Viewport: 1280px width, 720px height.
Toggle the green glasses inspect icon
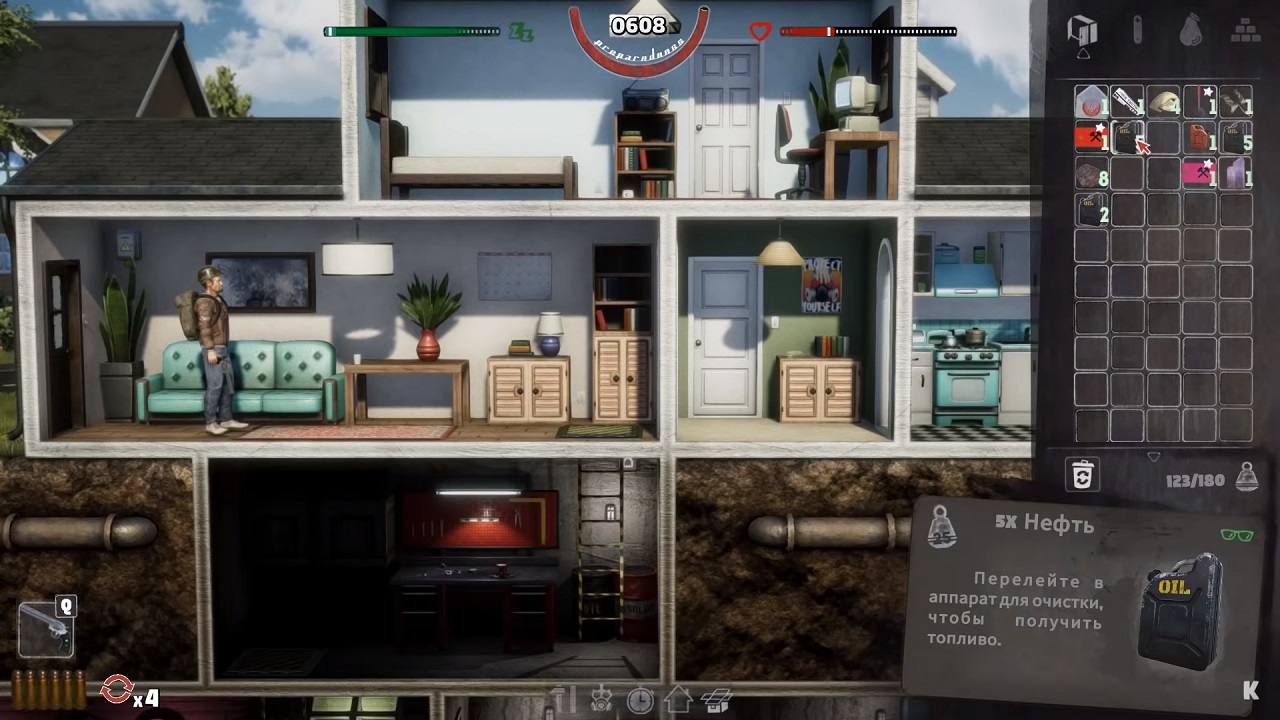click(x=1237, y=535)
